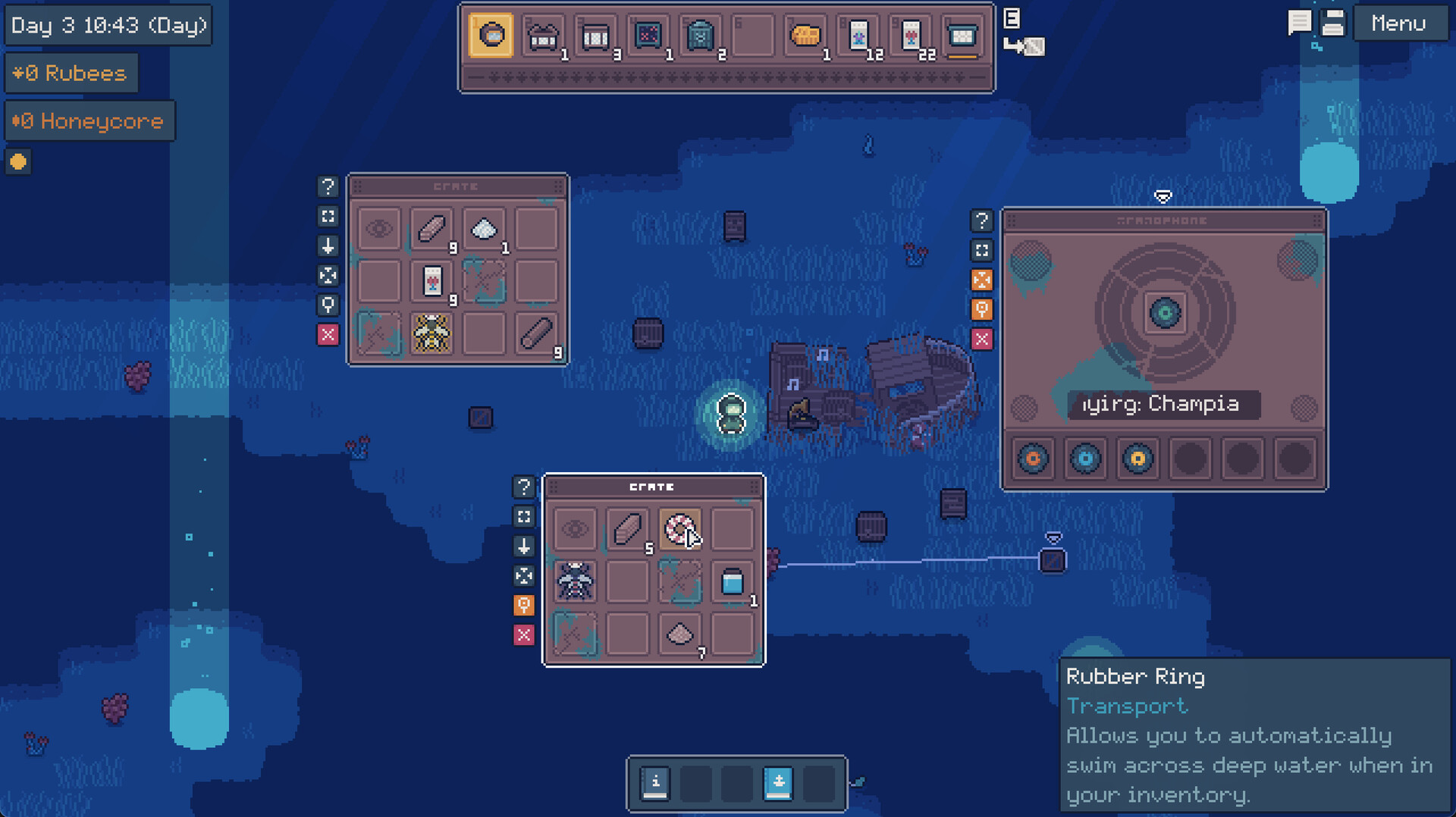Select the diving helmet in hotbar slot 1
Viewport: 1456px width, 817px height.
point(491,34)
